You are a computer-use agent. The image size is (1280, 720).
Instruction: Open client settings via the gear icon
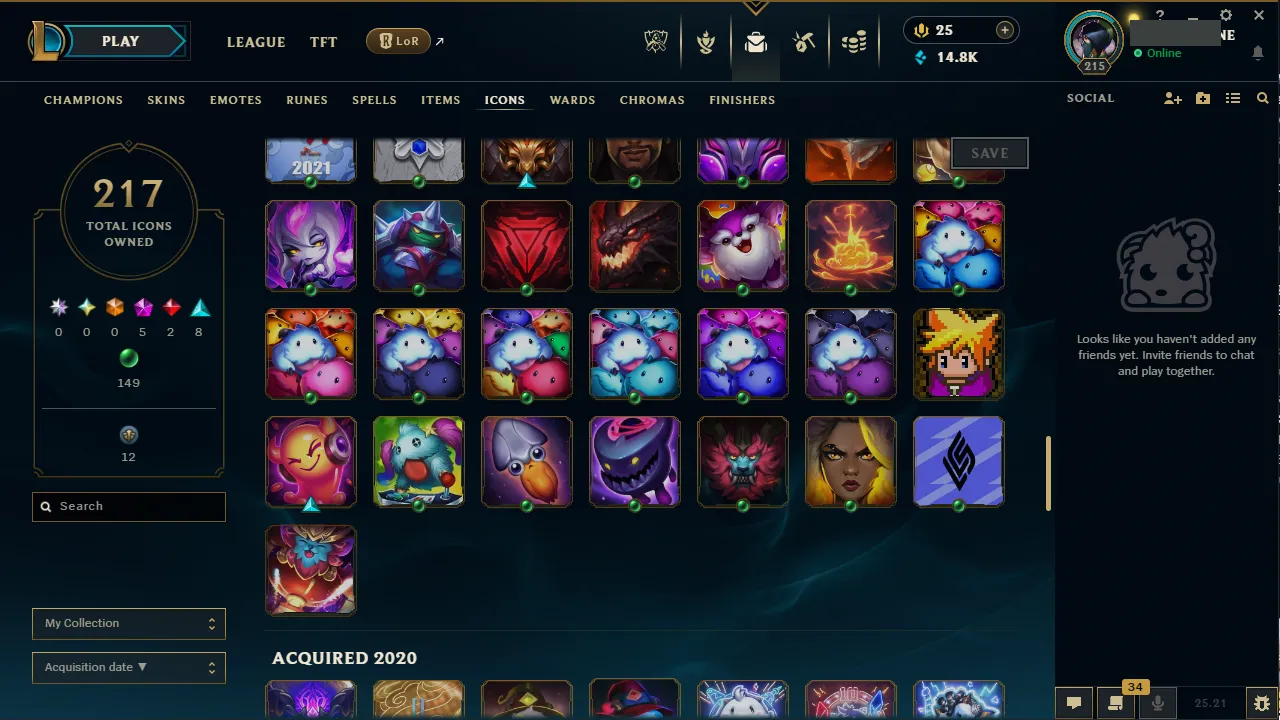[x=1225, y=15]
